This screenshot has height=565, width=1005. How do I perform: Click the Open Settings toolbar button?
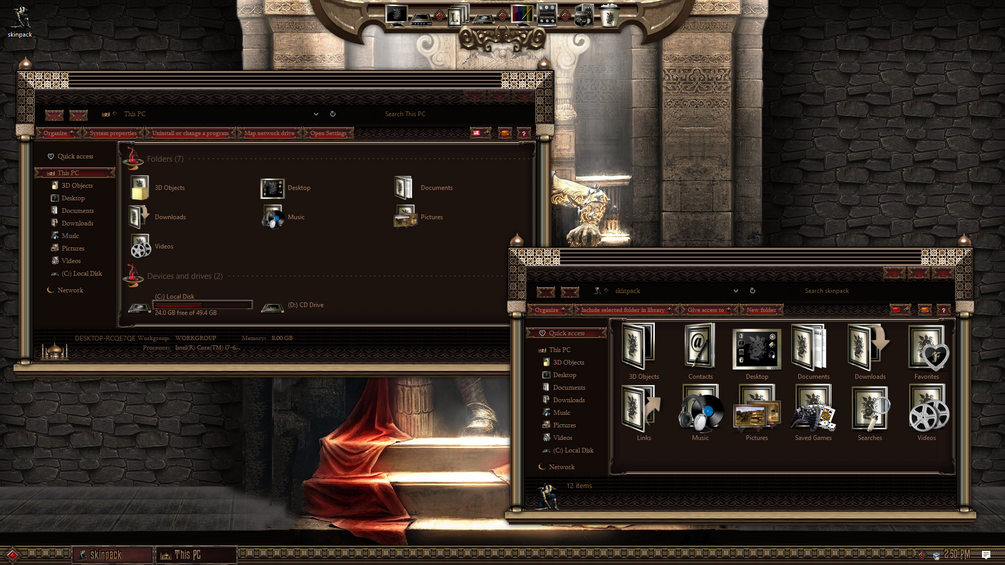(x=328, y=133)
